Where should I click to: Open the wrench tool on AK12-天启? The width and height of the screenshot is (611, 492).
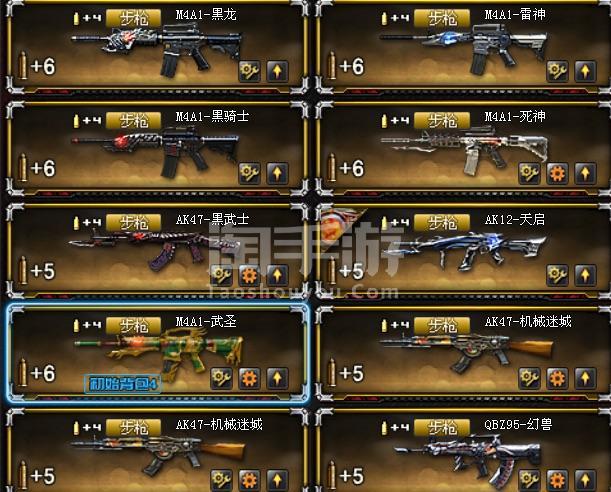click(x=557, y=275)
